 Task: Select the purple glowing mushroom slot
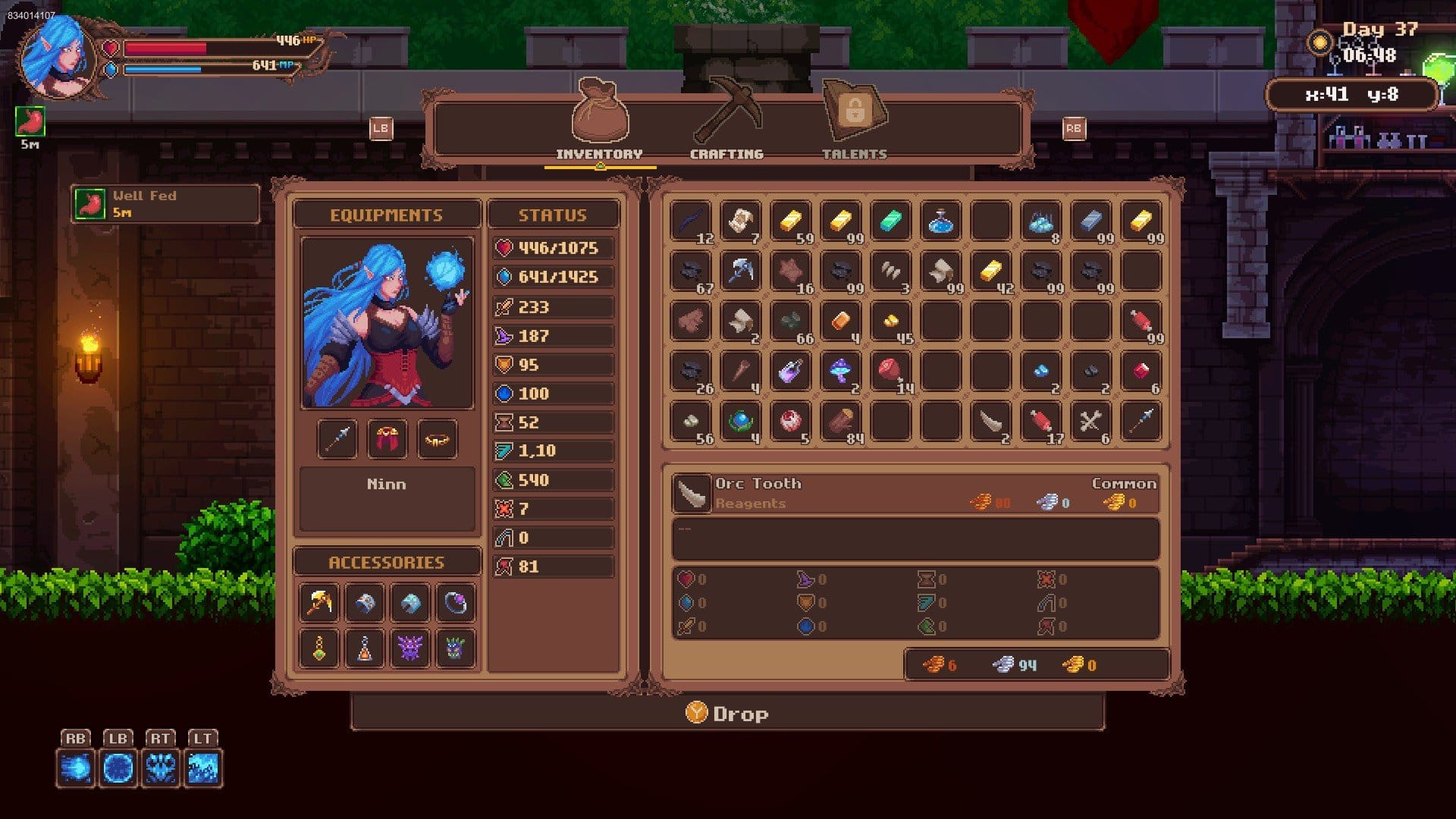(840, 372)
